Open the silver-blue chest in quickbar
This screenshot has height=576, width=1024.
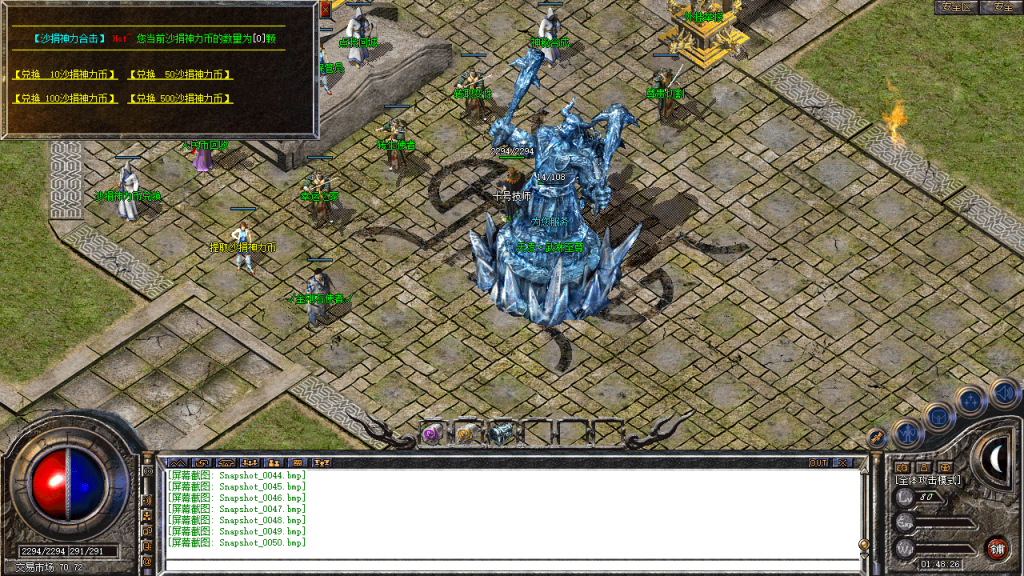tap(497, 433)
